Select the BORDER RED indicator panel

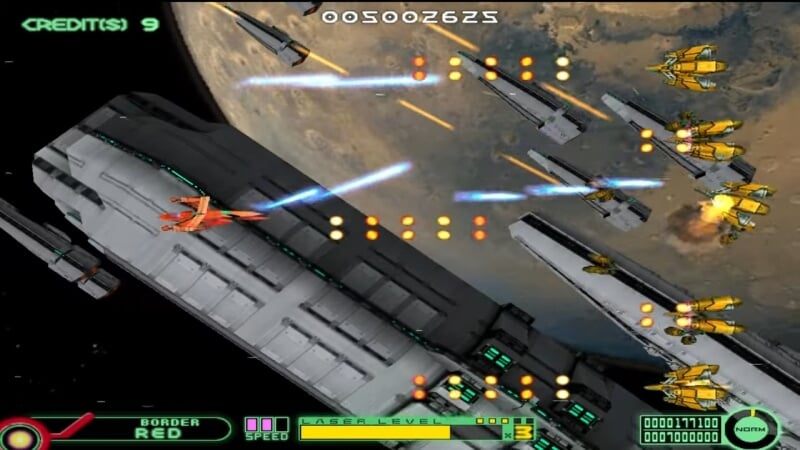[x=160, y=429]
